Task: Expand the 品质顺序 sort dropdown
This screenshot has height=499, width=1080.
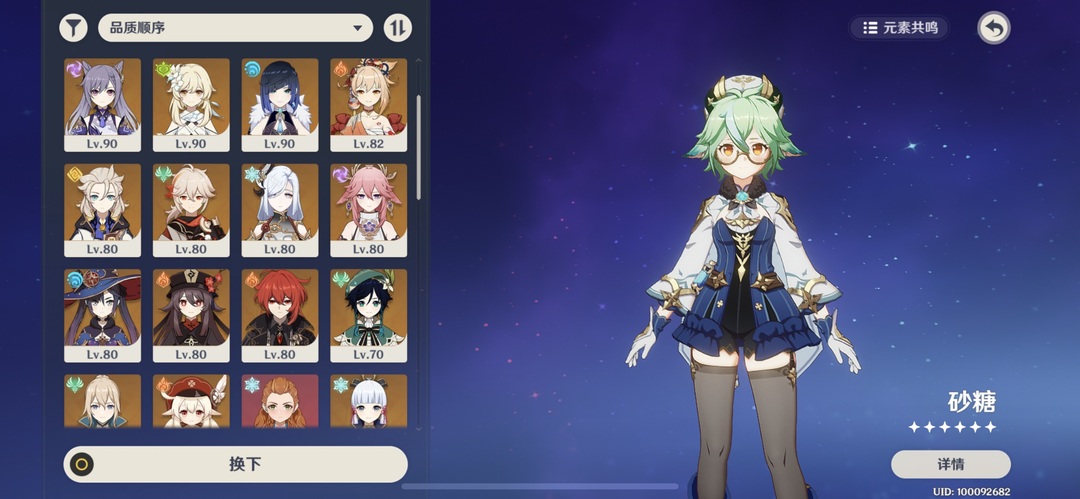Action: [234, 28]
